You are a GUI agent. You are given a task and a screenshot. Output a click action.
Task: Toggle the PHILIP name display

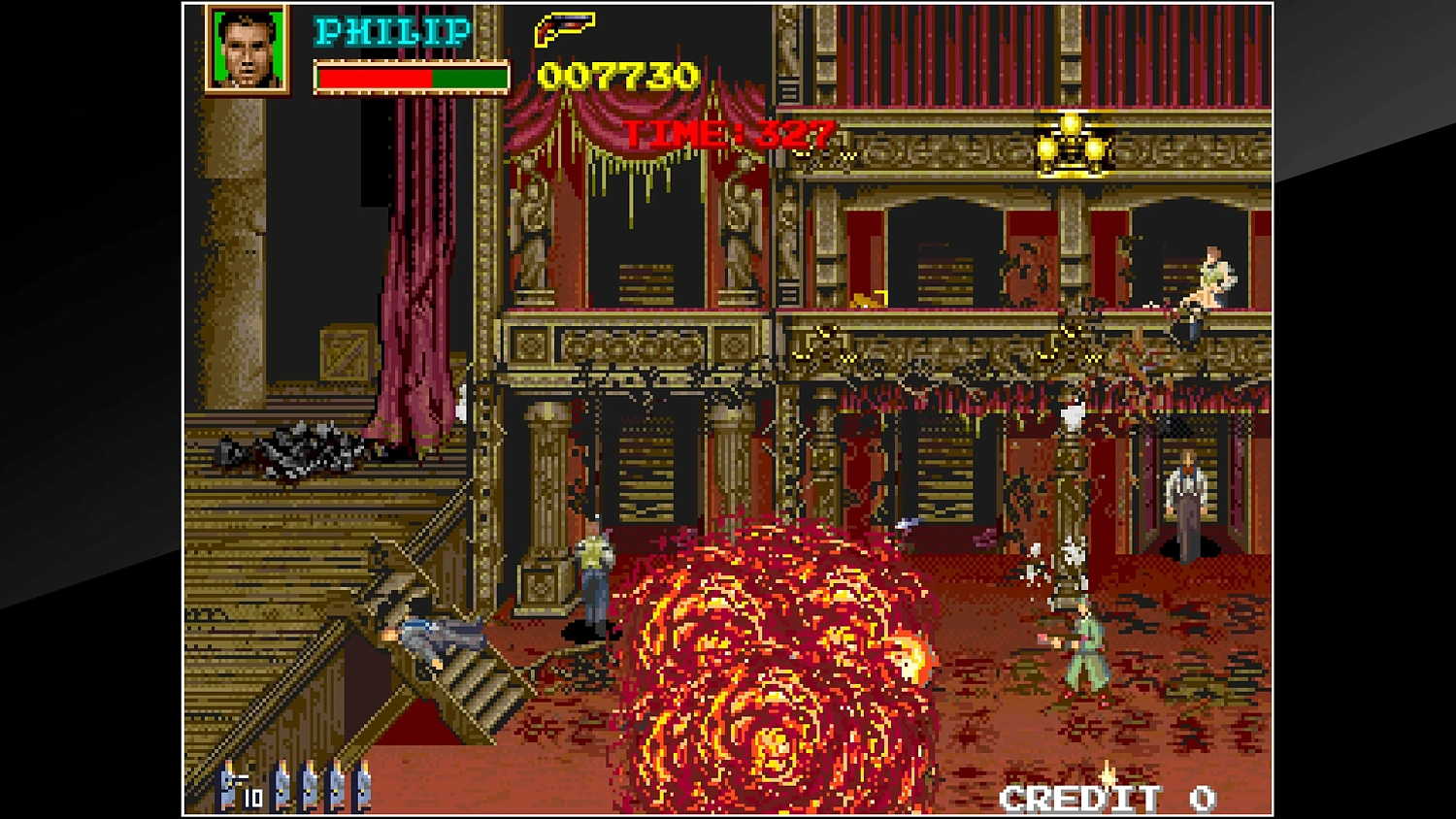[x=388, y=31]
